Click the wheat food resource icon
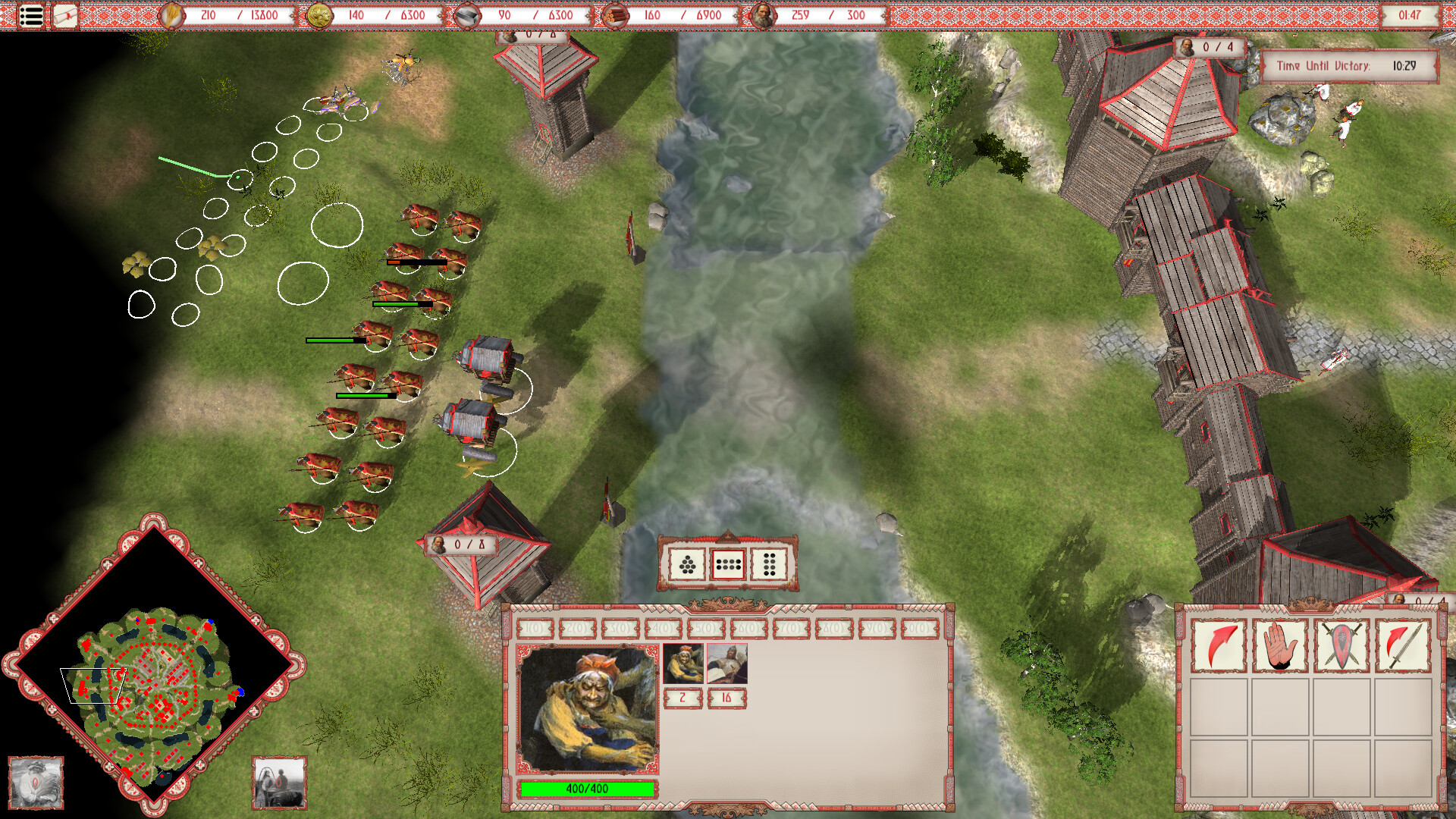This screenshot has height=819, width=1456. [x=173, y=14]
